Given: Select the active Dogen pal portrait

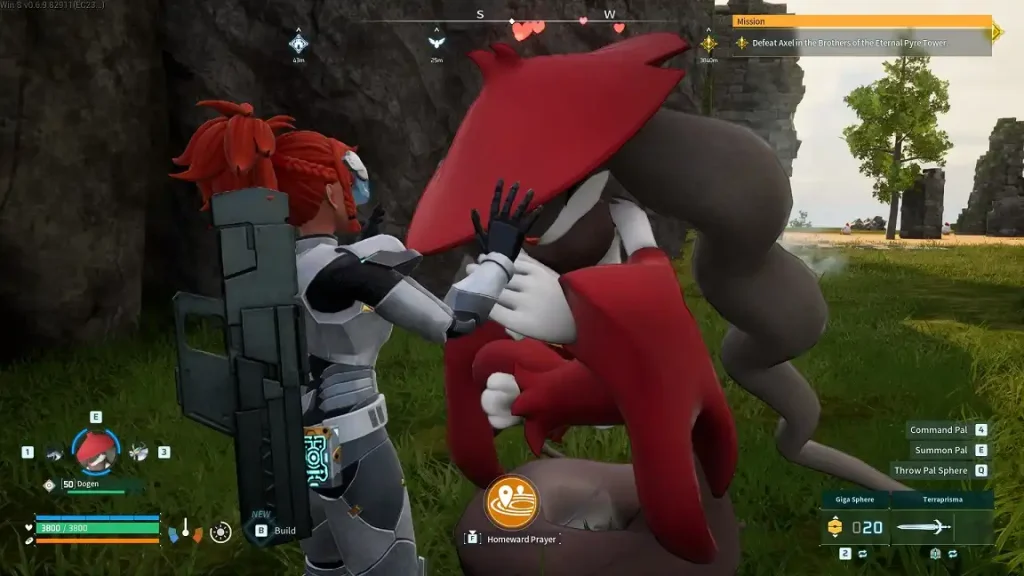Looking at the screenshot, I should (96, 452).
